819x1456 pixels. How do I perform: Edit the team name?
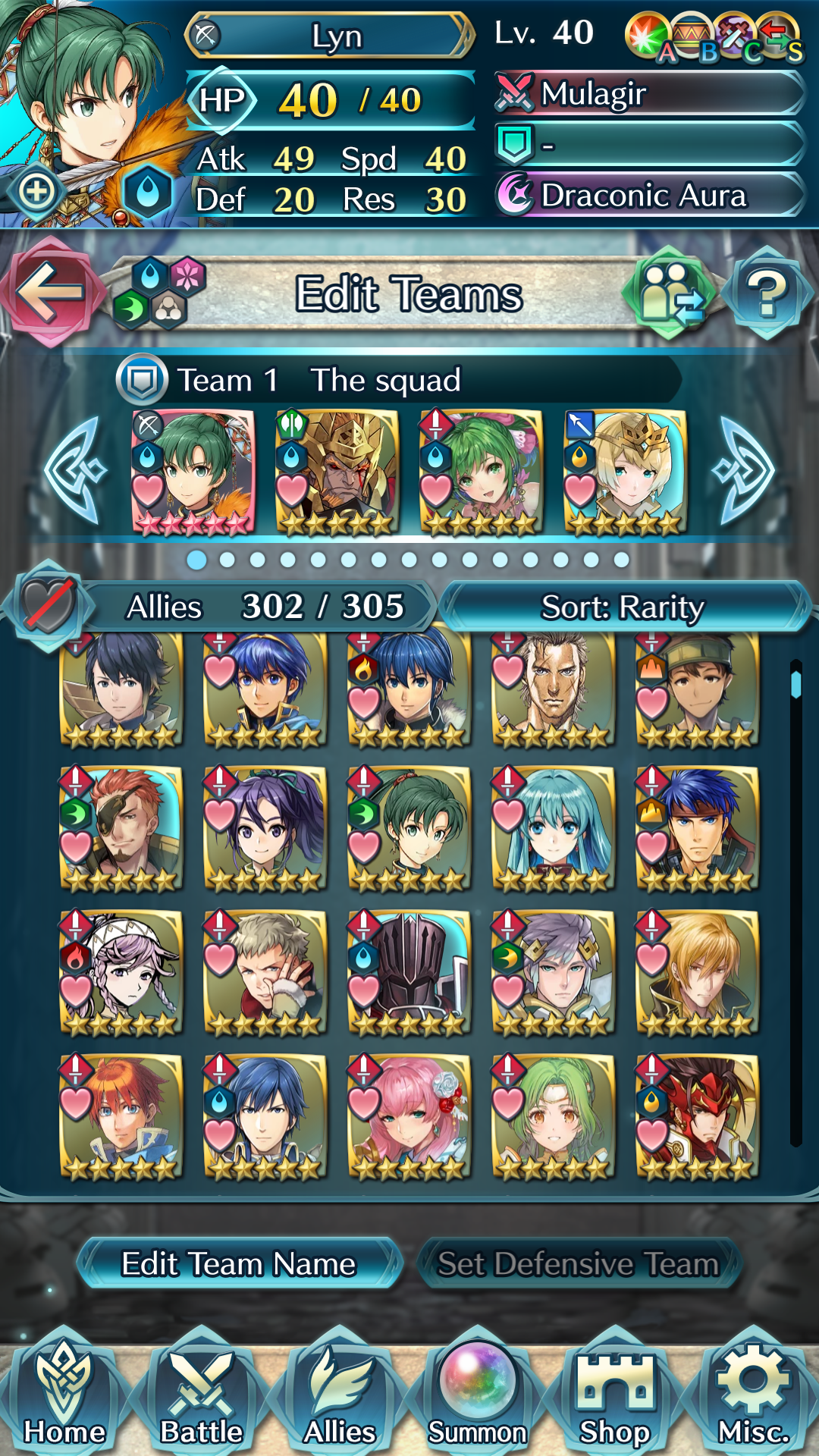[239, 1263]
